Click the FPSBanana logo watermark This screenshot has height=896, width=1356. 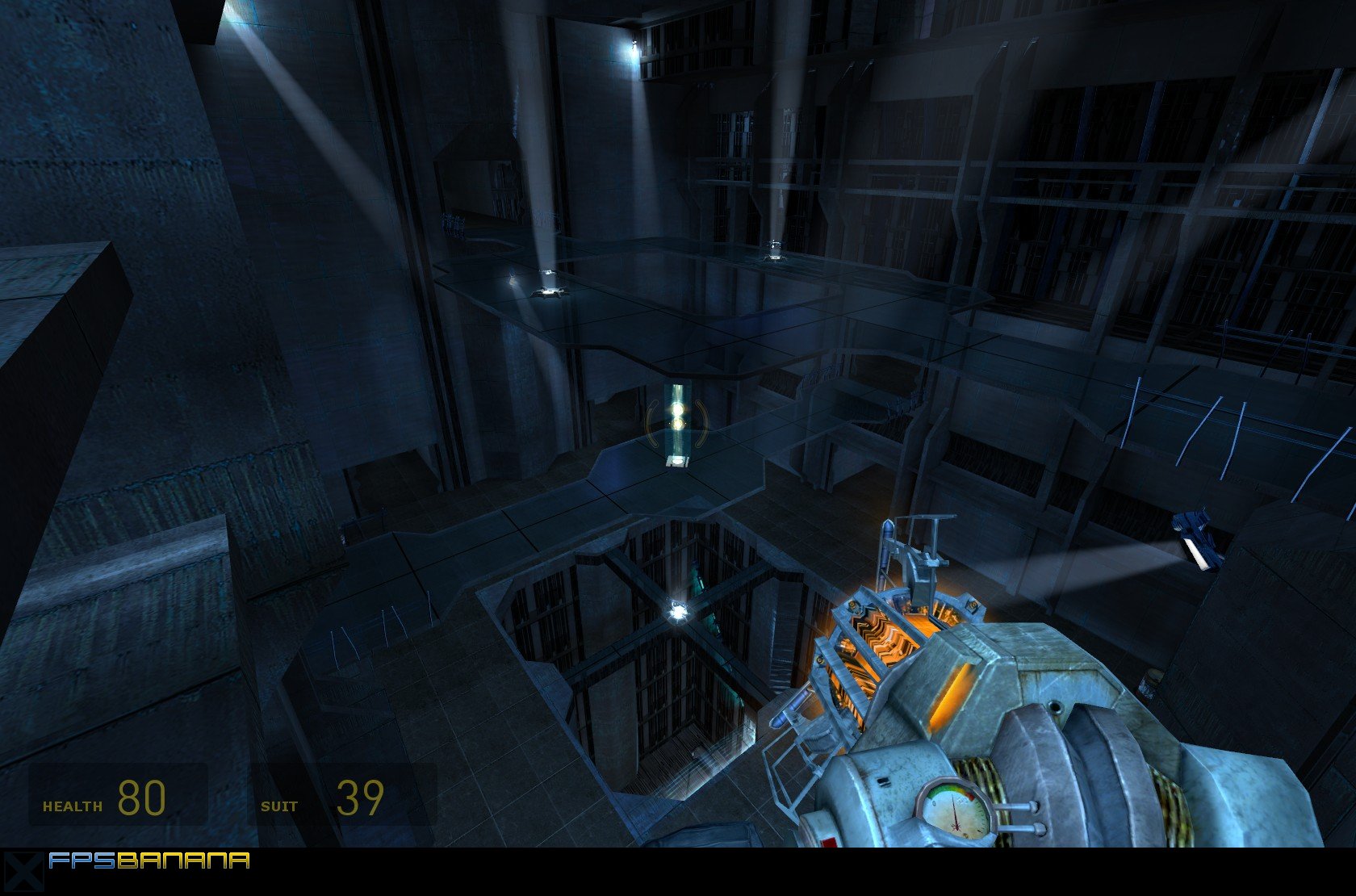pyautogui.click(x=149, y=861)
